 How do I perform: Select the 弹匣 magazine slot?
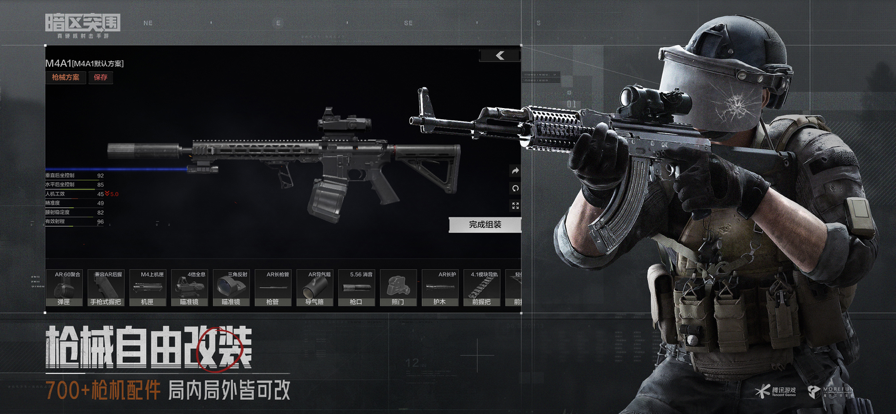pyautogui.click(x=65, y=287)
